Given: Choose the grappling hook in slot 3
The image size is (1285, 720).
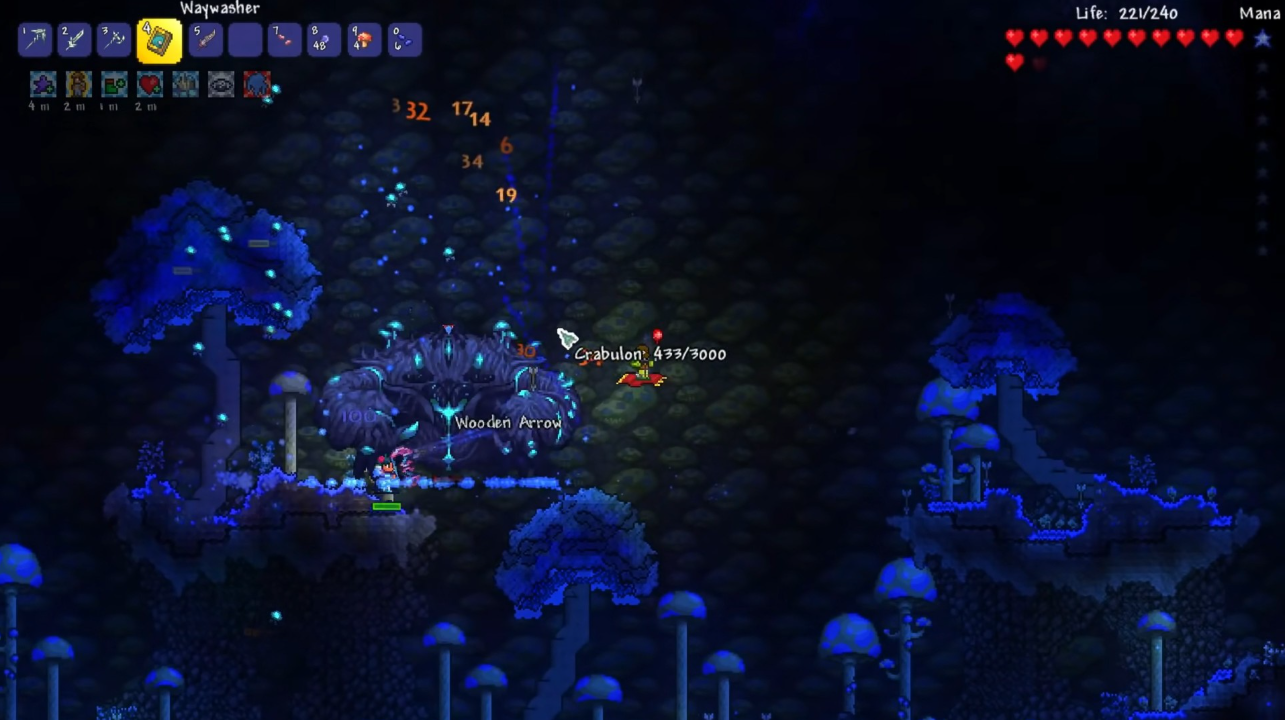Looking at the screenshot, I should [x=114, y=40].
